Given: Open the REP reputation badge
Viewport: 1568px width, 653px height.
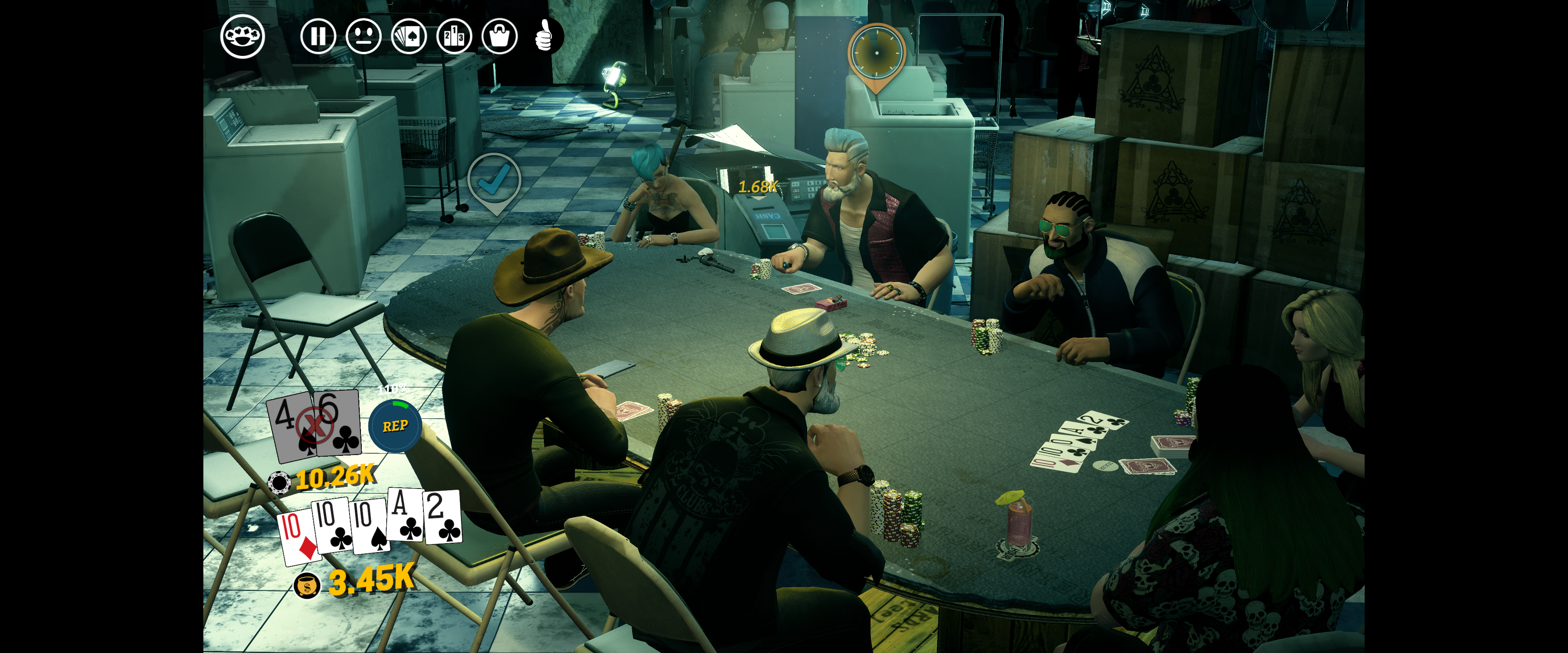Looking at the screenshot, I should [395, 426].
